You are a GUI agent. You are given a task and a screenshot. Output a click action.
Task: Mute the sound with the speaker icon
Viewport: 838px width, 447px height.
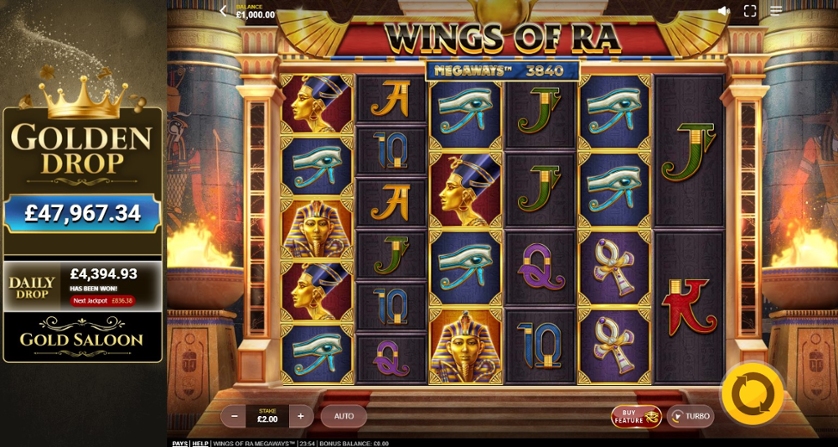[724, 11]
